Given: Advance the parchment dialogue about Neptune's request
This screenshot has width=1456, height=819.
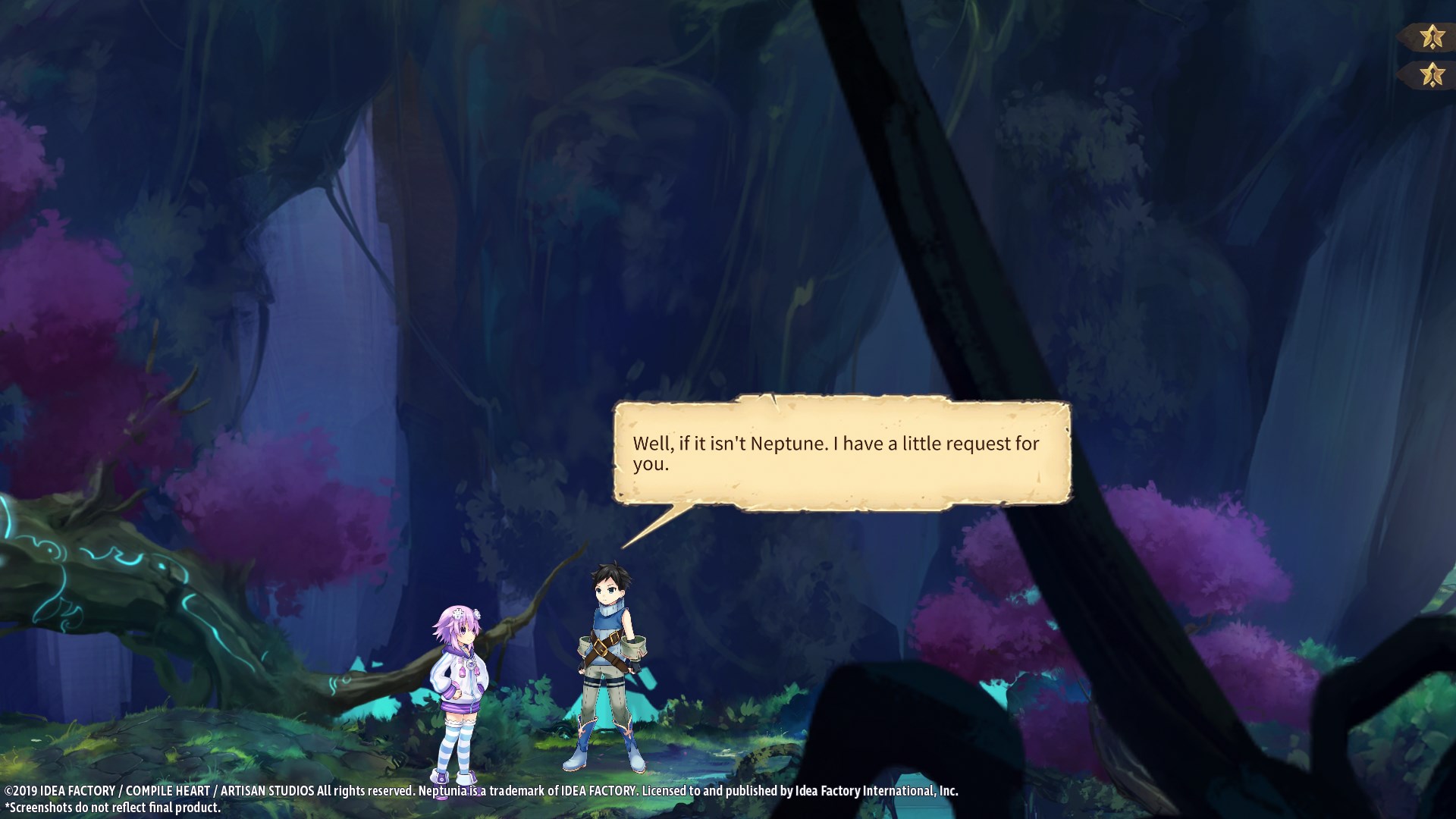Looking at the screenshot, I should [x=842, y=453].
